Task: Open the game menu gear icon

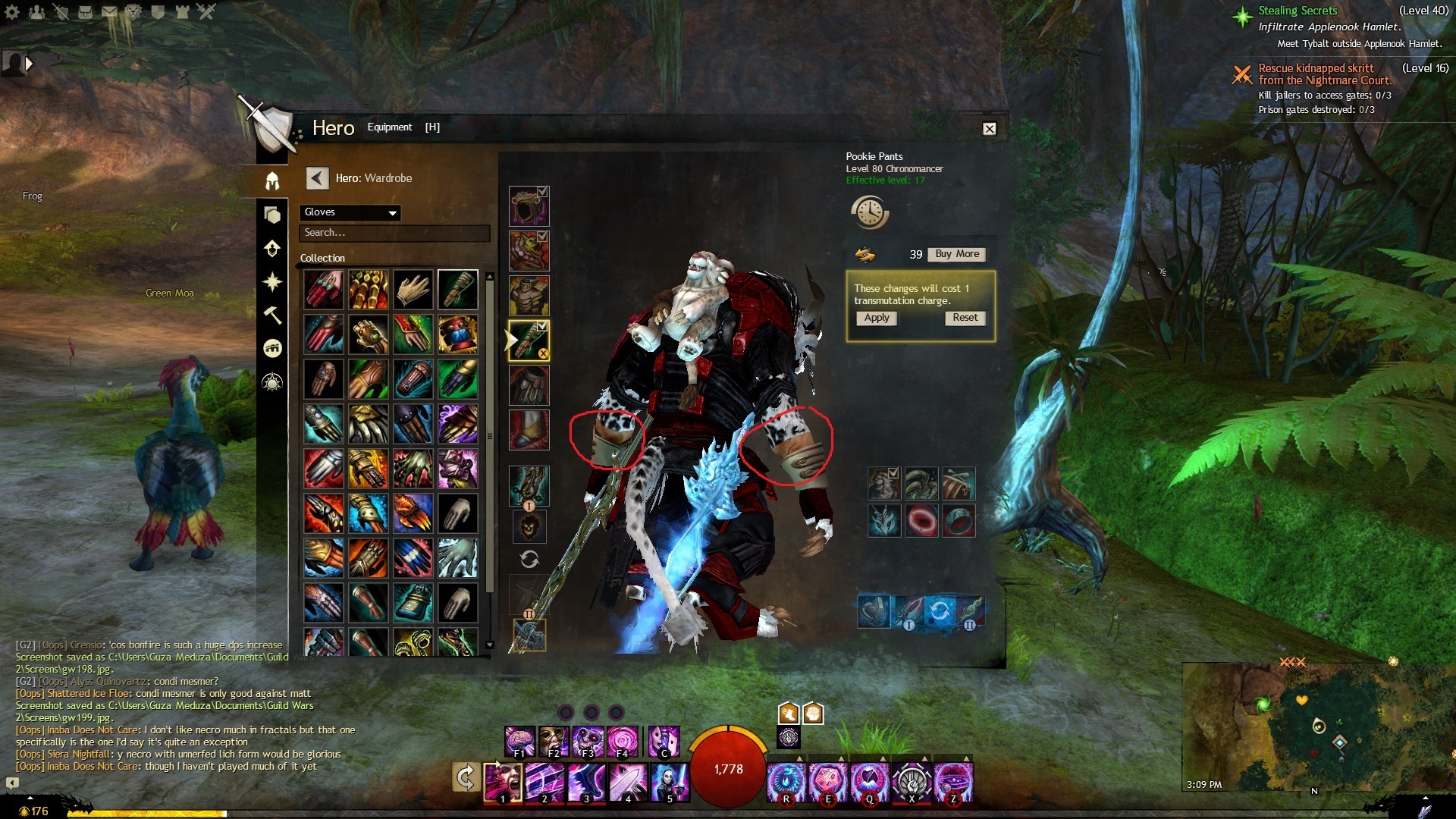Action: [12, 11]
